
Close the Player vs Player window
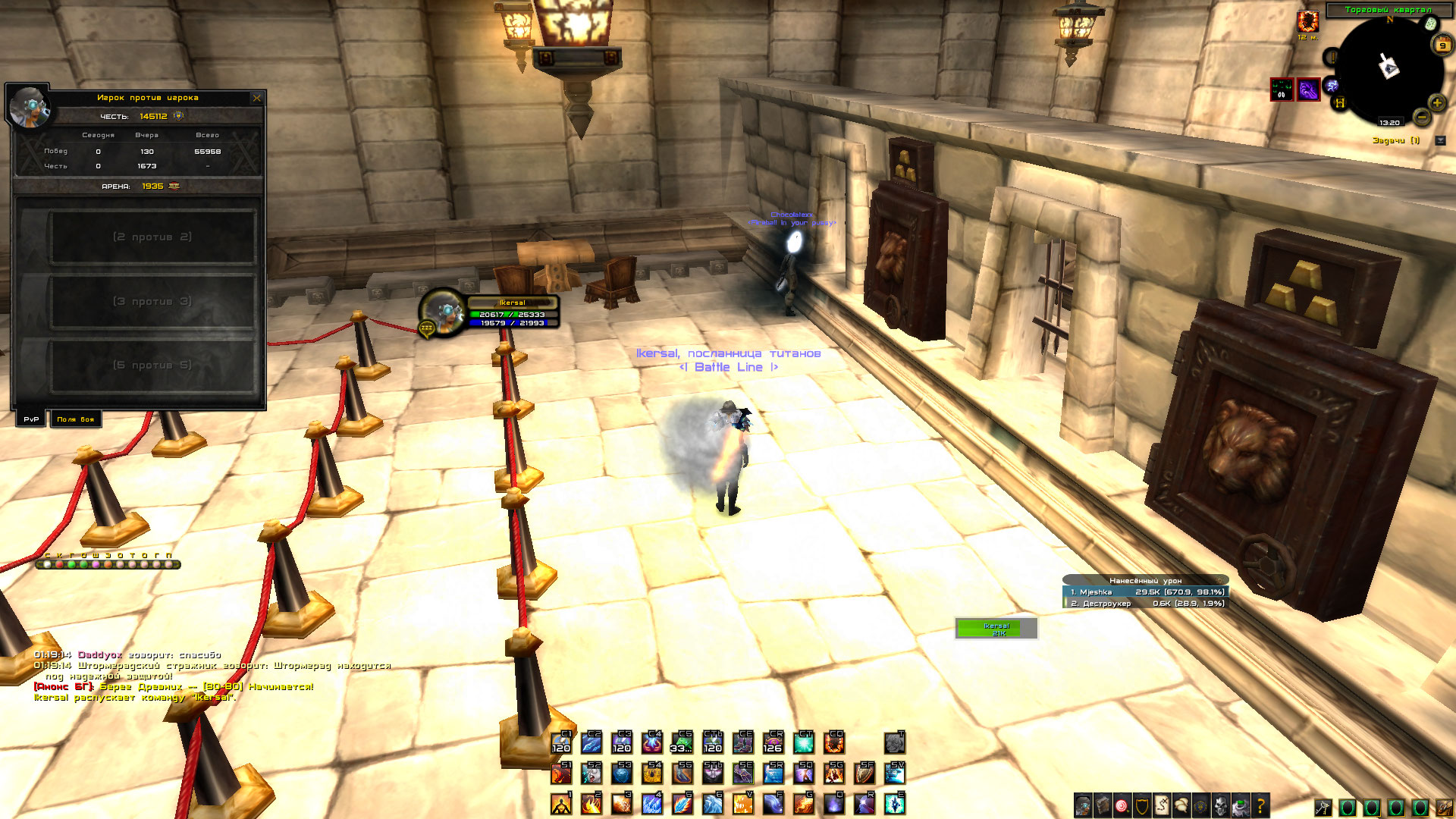[257, 98]
